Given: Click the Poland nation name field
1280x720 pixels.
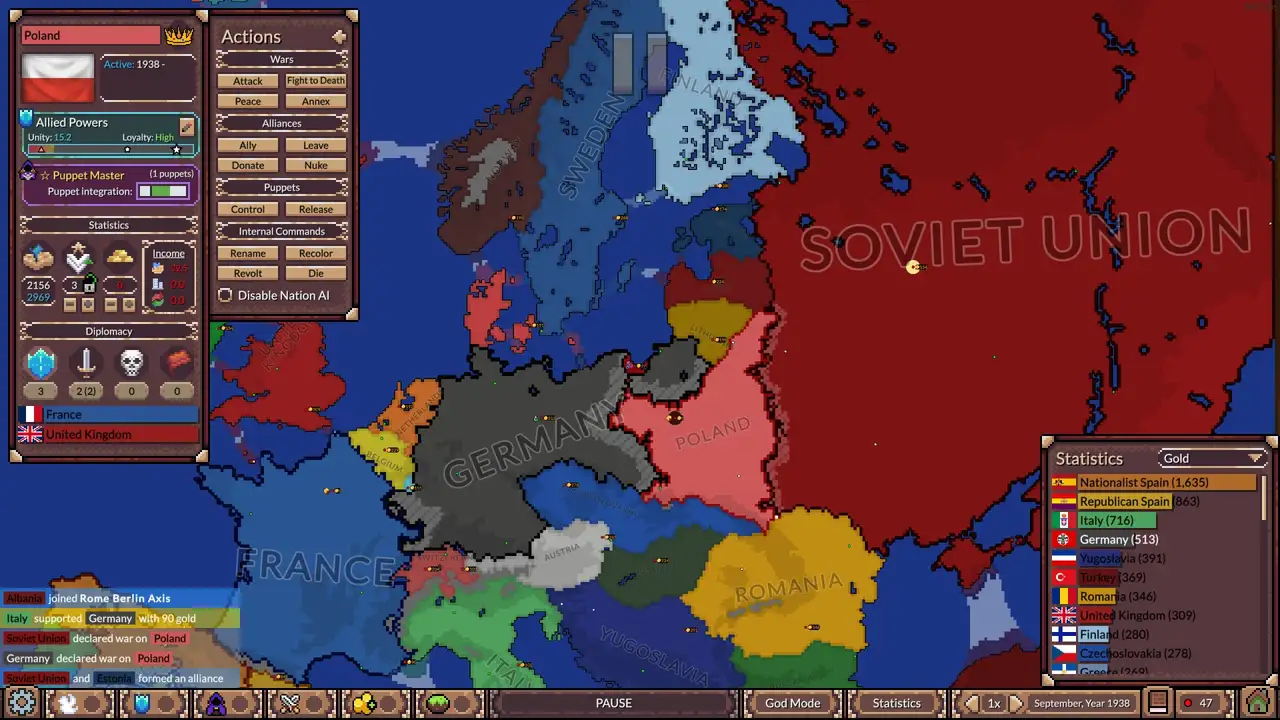Looking at the screenshot, I should point(88,35).
